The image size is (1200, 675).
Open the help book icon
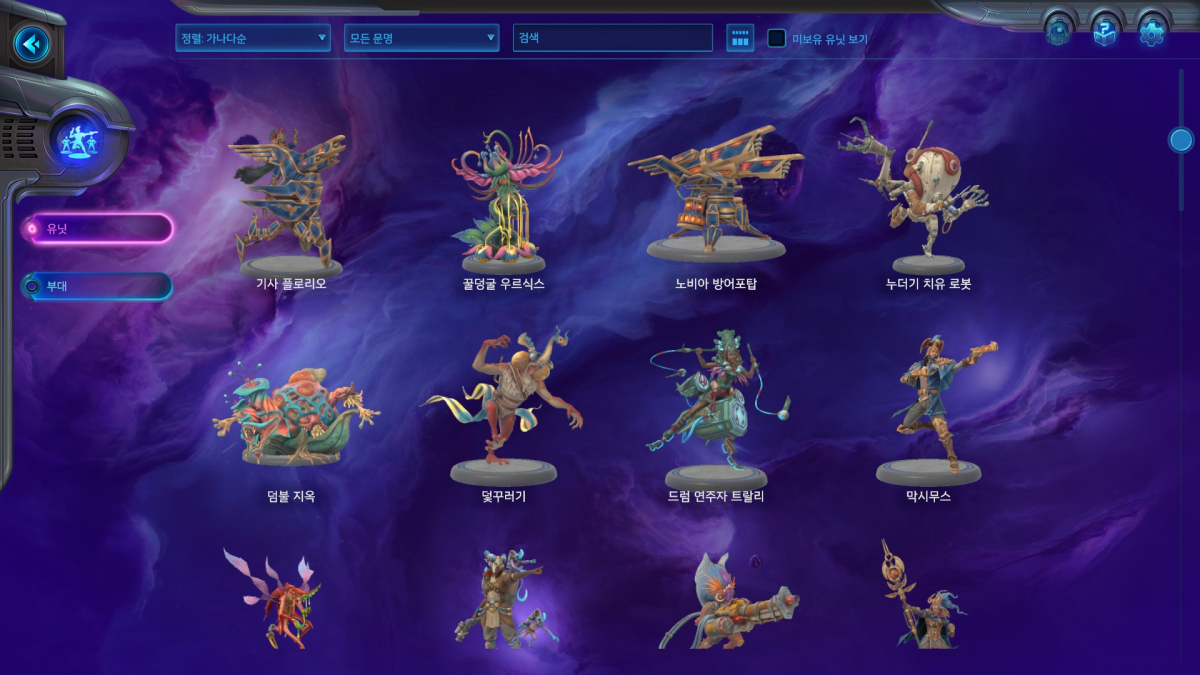pyautogui.click(x=1104, y=32)
